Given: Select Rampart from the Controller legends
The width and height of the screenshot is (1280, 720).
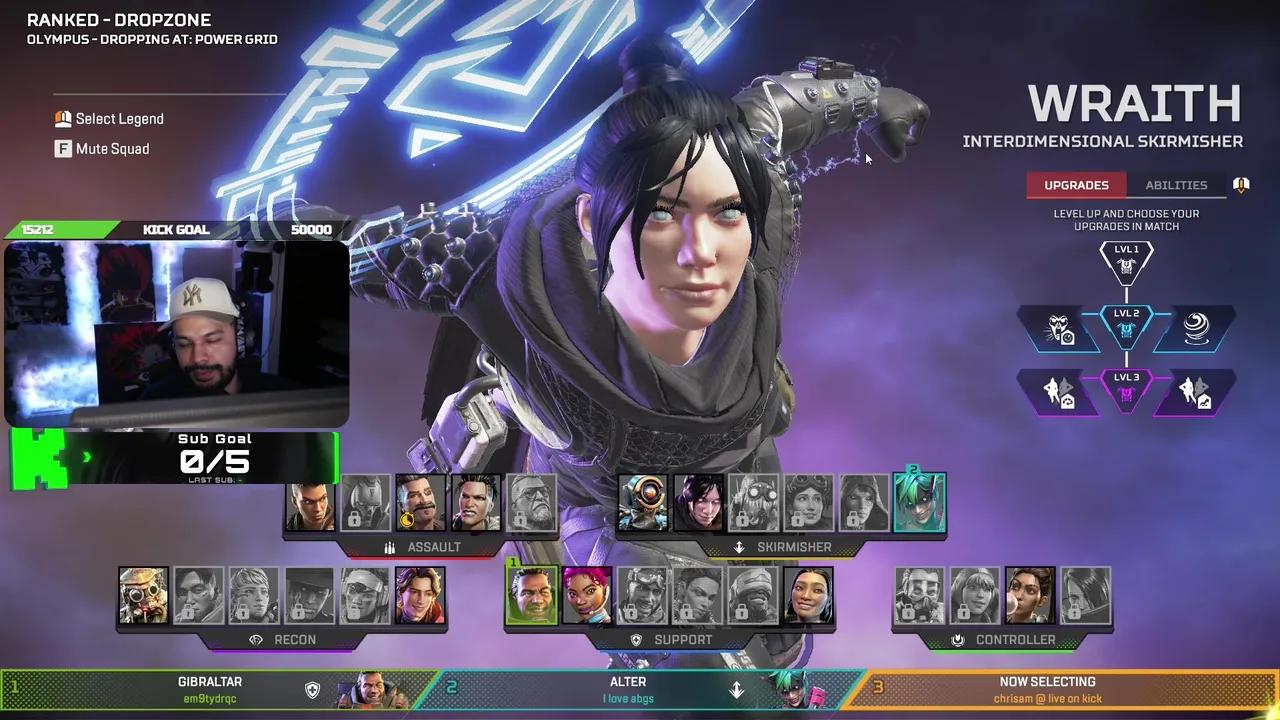Looking at the screenshot, I should [x=1030, y=596].
